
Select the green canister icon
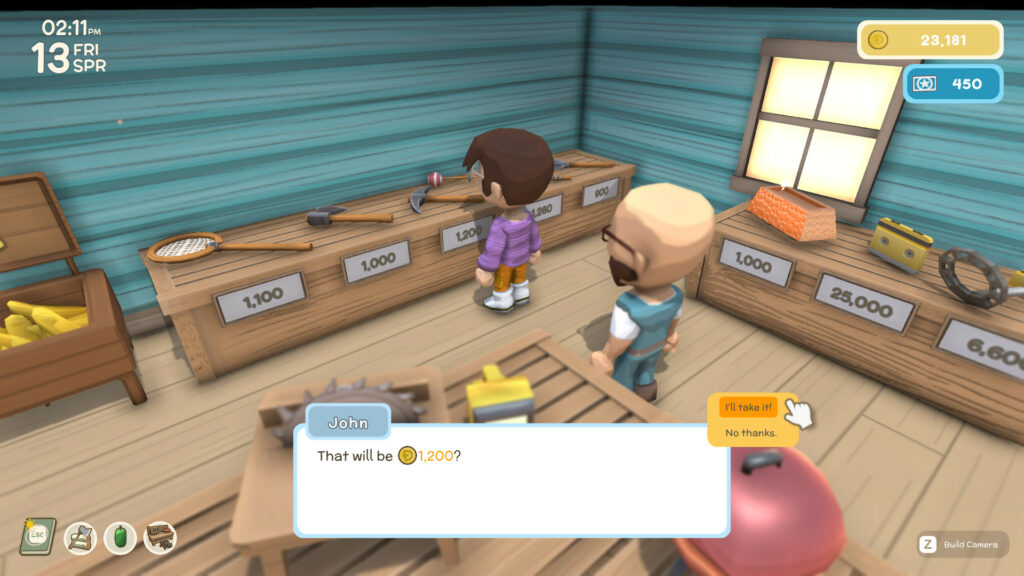tap(120, 538)
